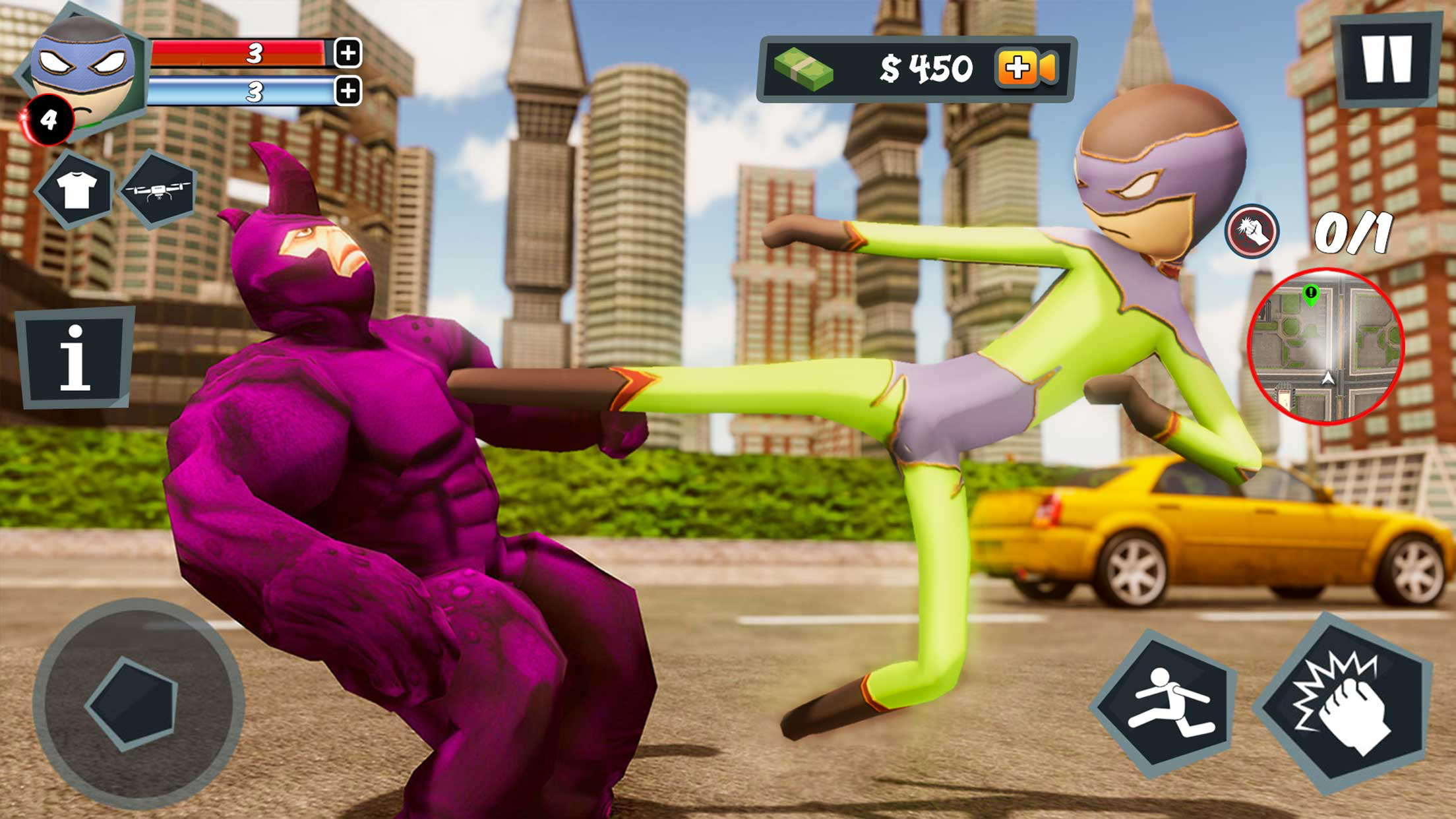Click the fist mission objective icon
This screenshot has width=1456, height=819.
point(1251,231)
